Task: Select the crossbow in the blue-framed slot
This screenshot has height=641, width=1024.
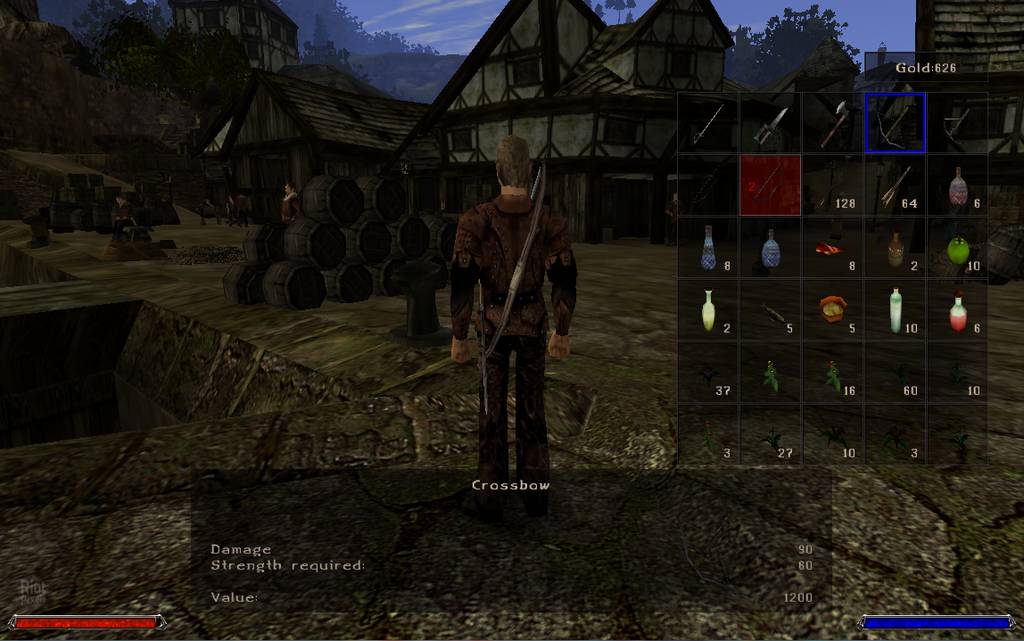Action: coord(895,123)
